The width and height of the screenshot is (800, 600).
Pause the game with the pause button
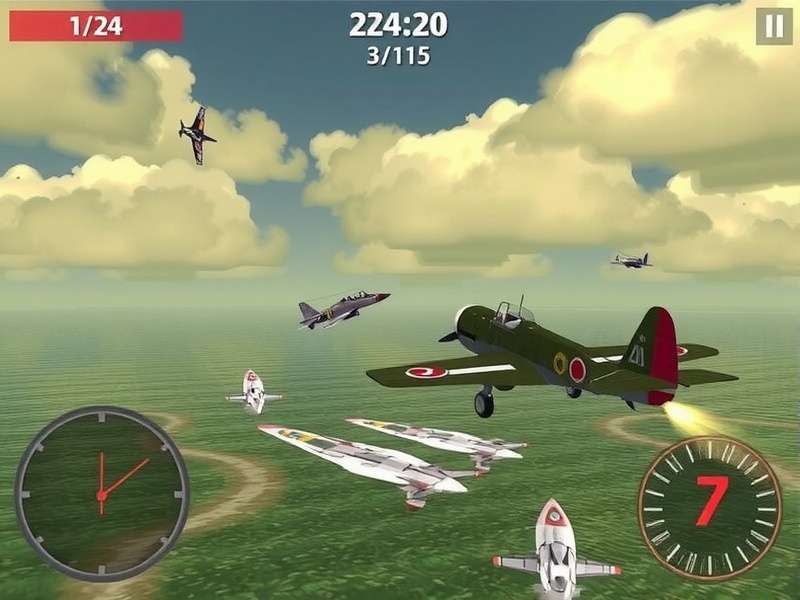(774, 26)
